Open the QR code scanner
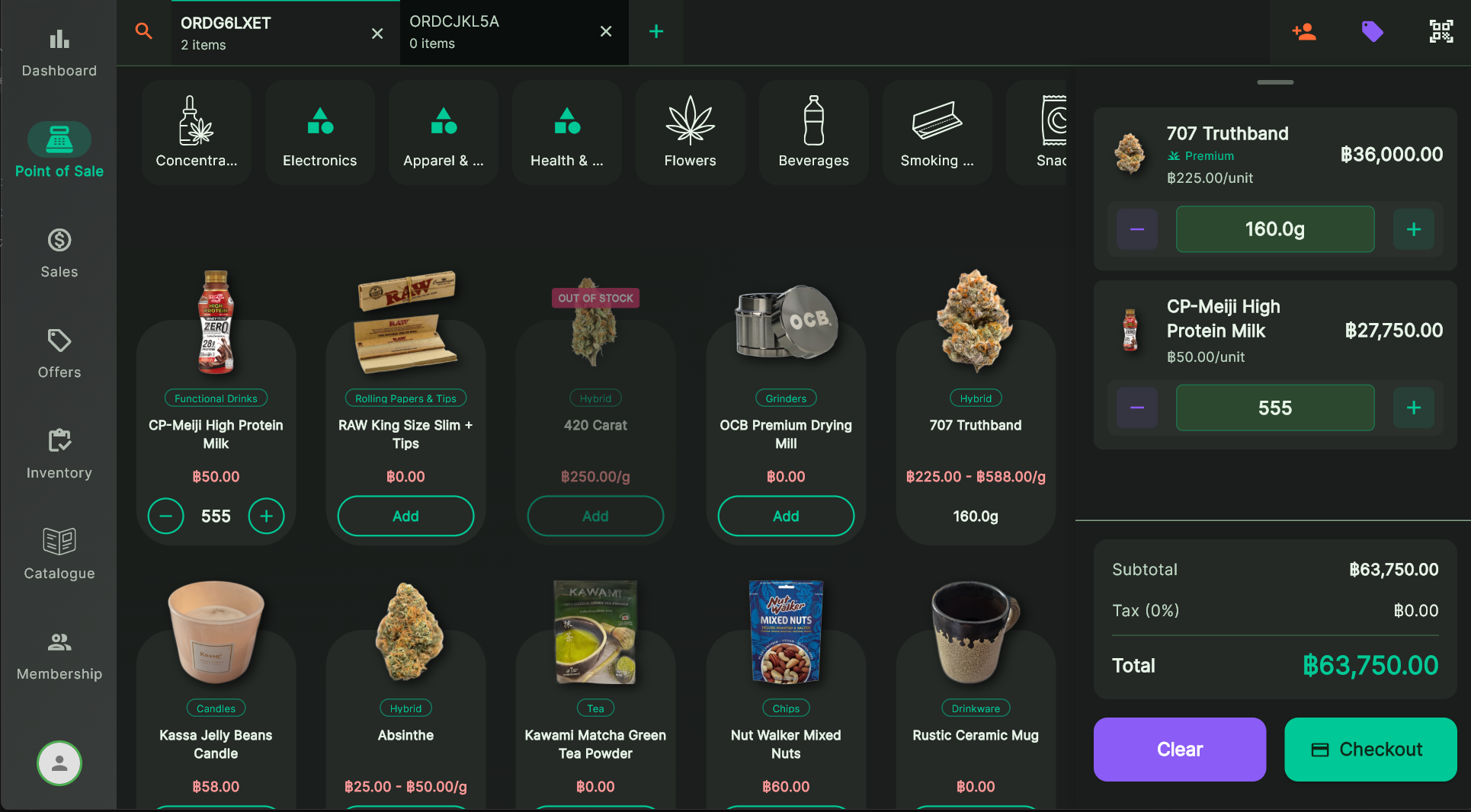This screenshot has height=812, width=1471. pos(1441,31)
